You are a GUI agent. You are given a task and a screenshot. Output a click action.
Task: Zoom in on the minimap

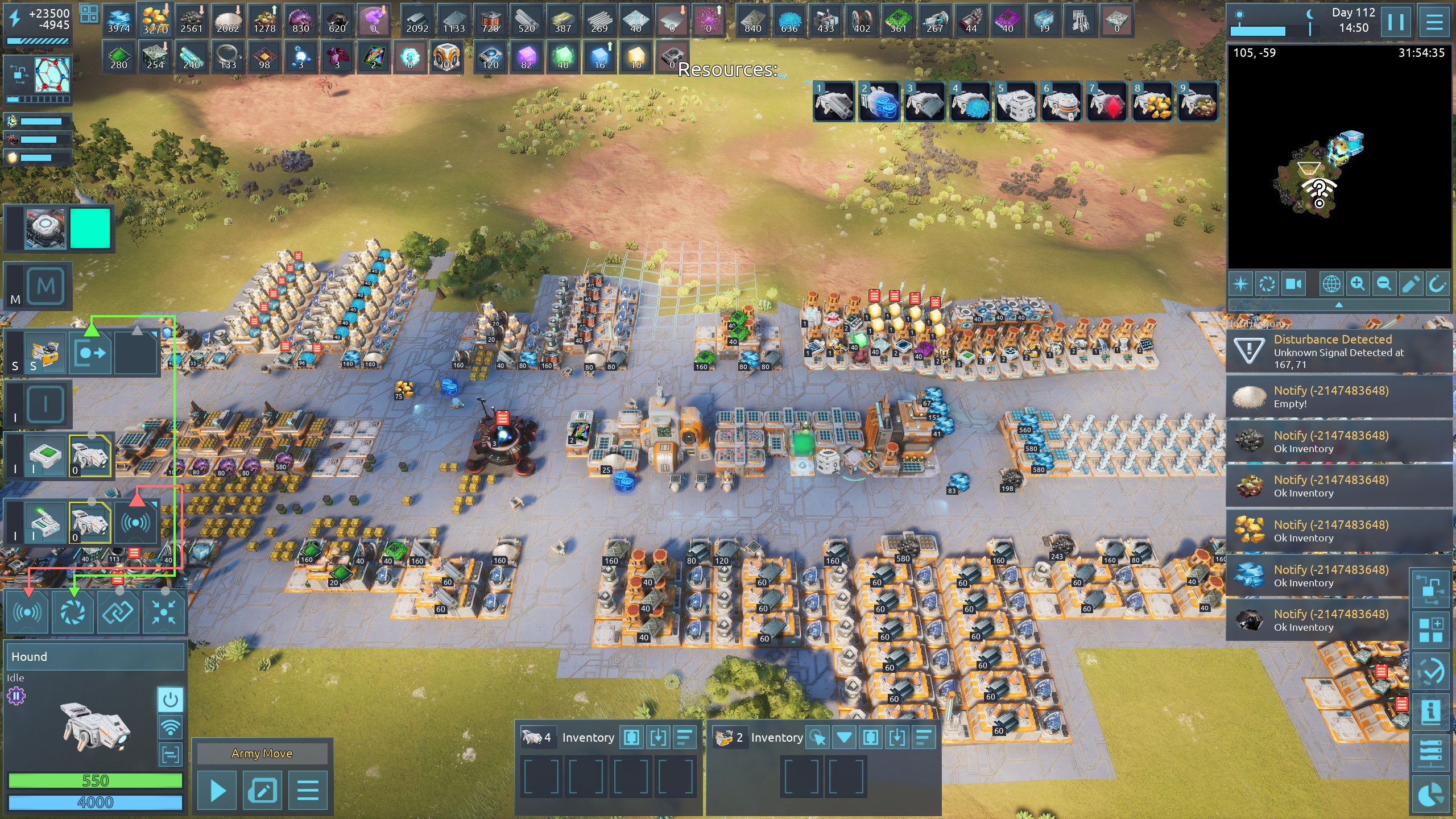point(1358,283)
